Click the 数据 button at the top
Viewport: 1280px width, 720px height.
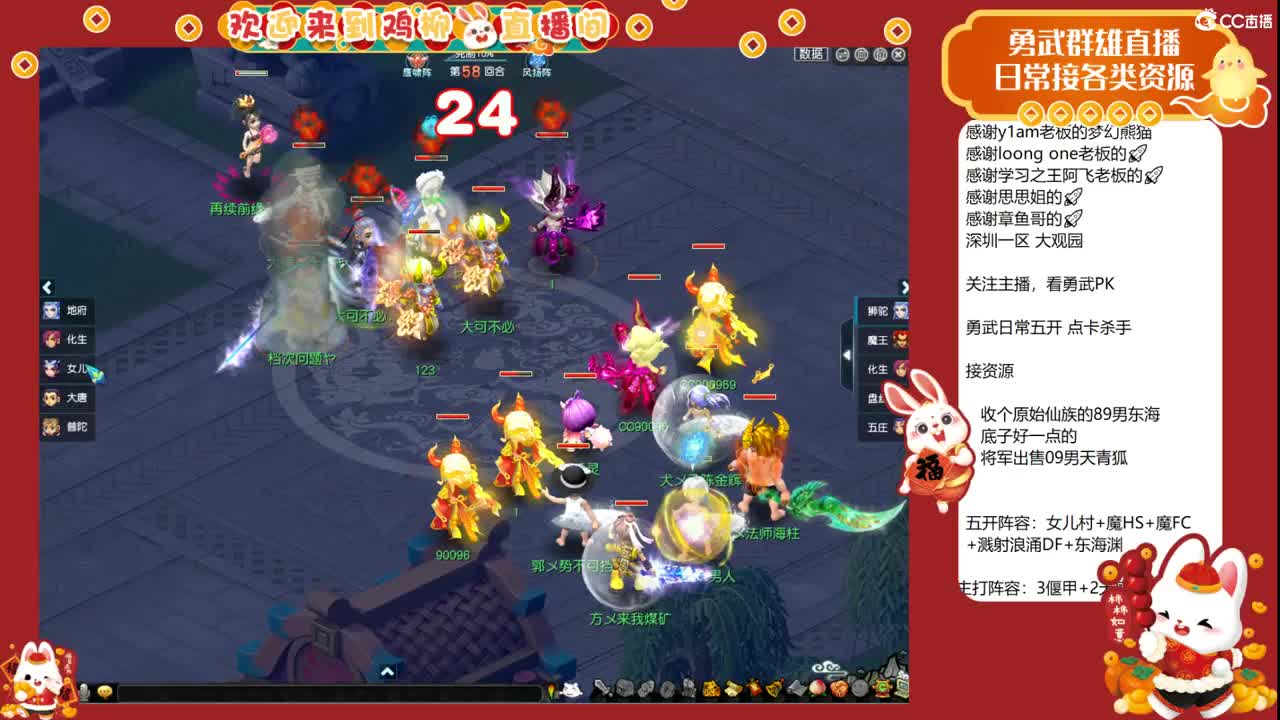click(x=813, y=56)
